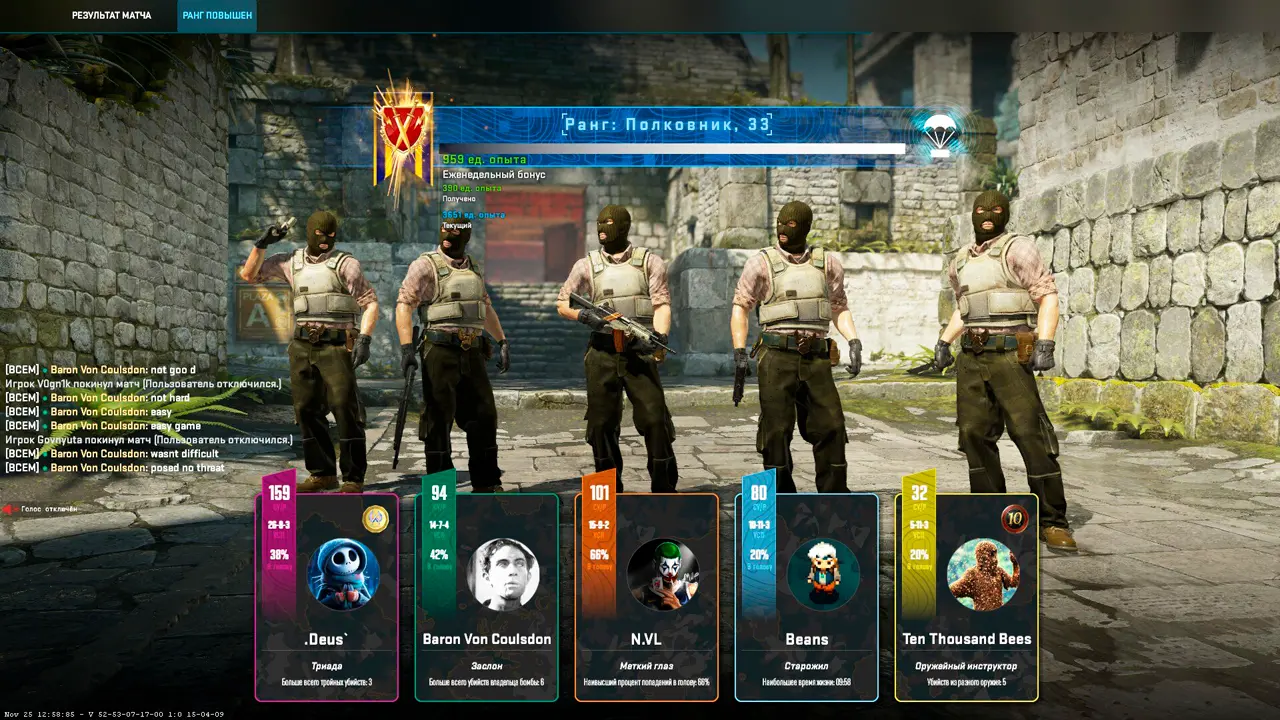Switch to the Результат матча tab
The image size is (1280, 720).
(112, 16)
